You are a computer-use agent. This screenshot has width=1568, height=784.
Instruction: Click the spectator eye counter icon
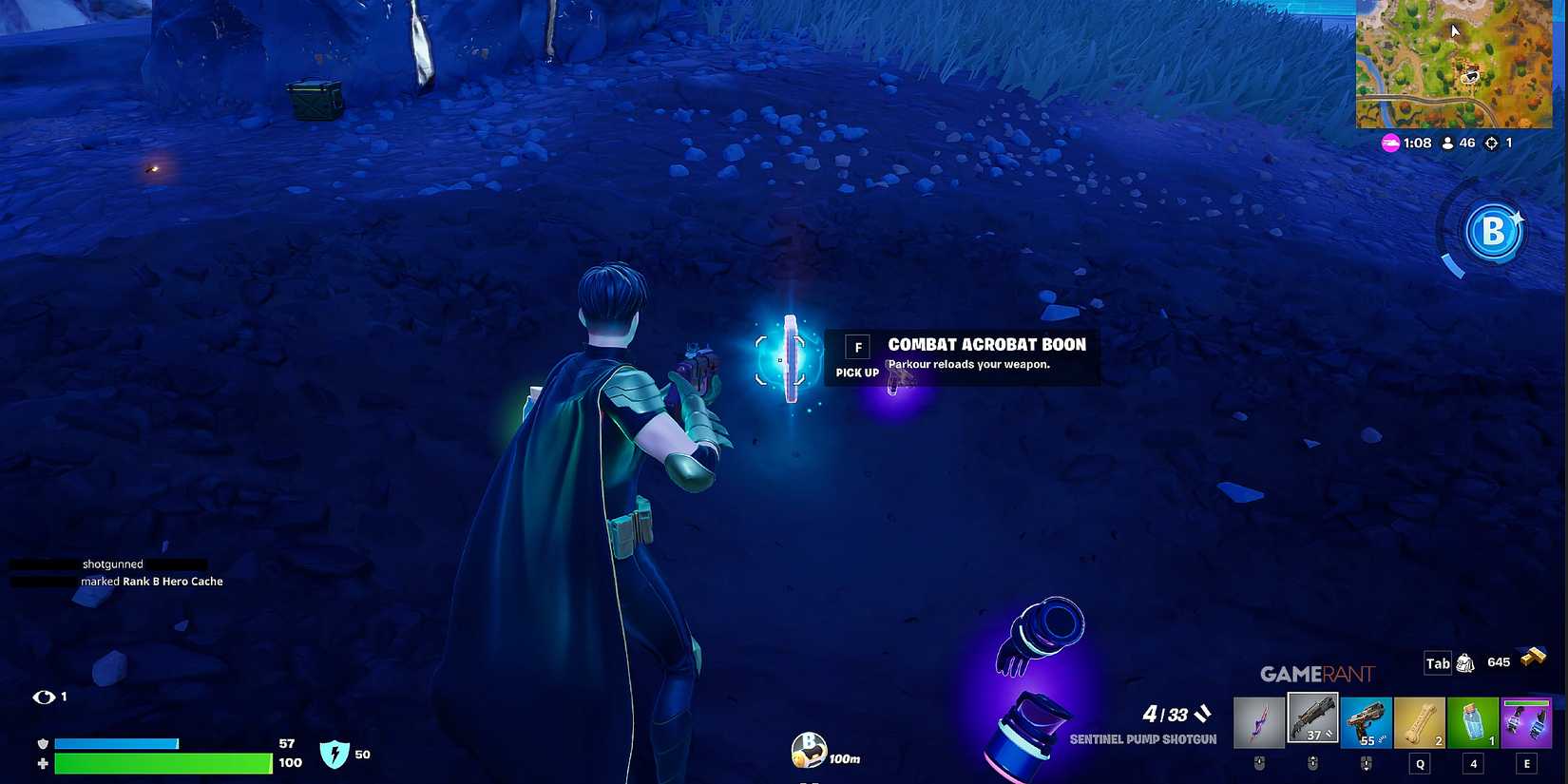(46, 696)
